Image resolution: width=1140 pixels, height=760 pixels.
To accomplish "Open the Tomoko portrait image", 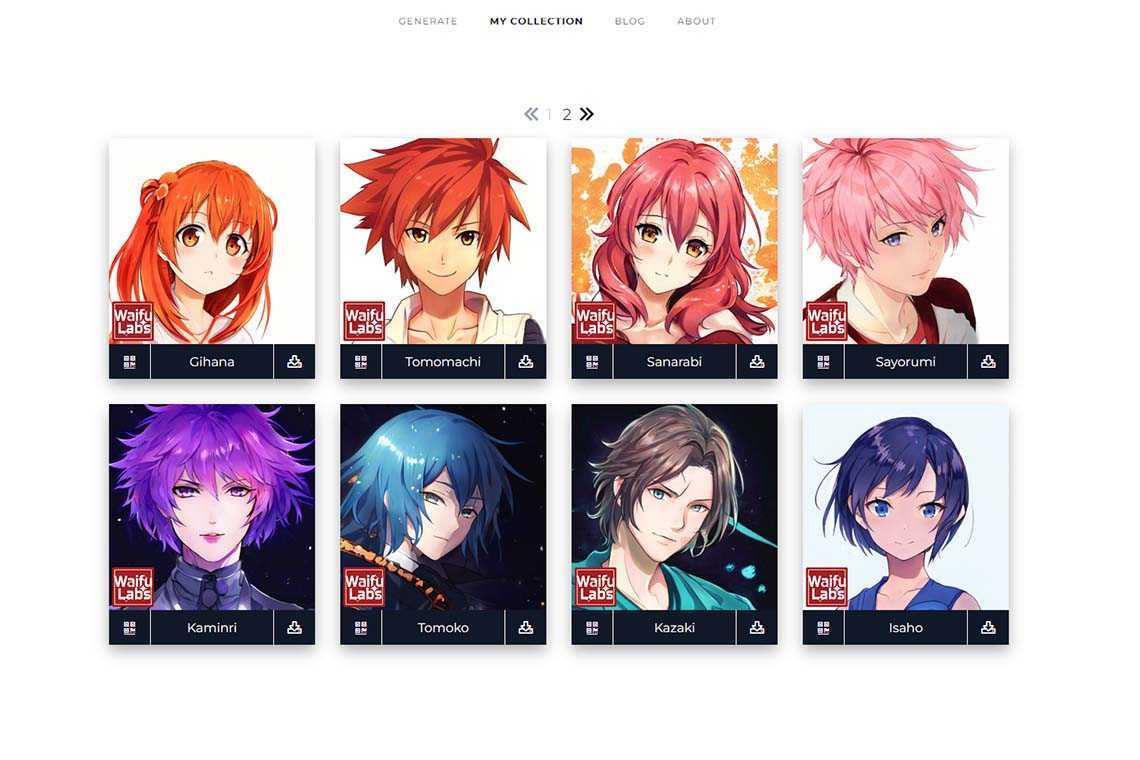I will click(443, 506).
